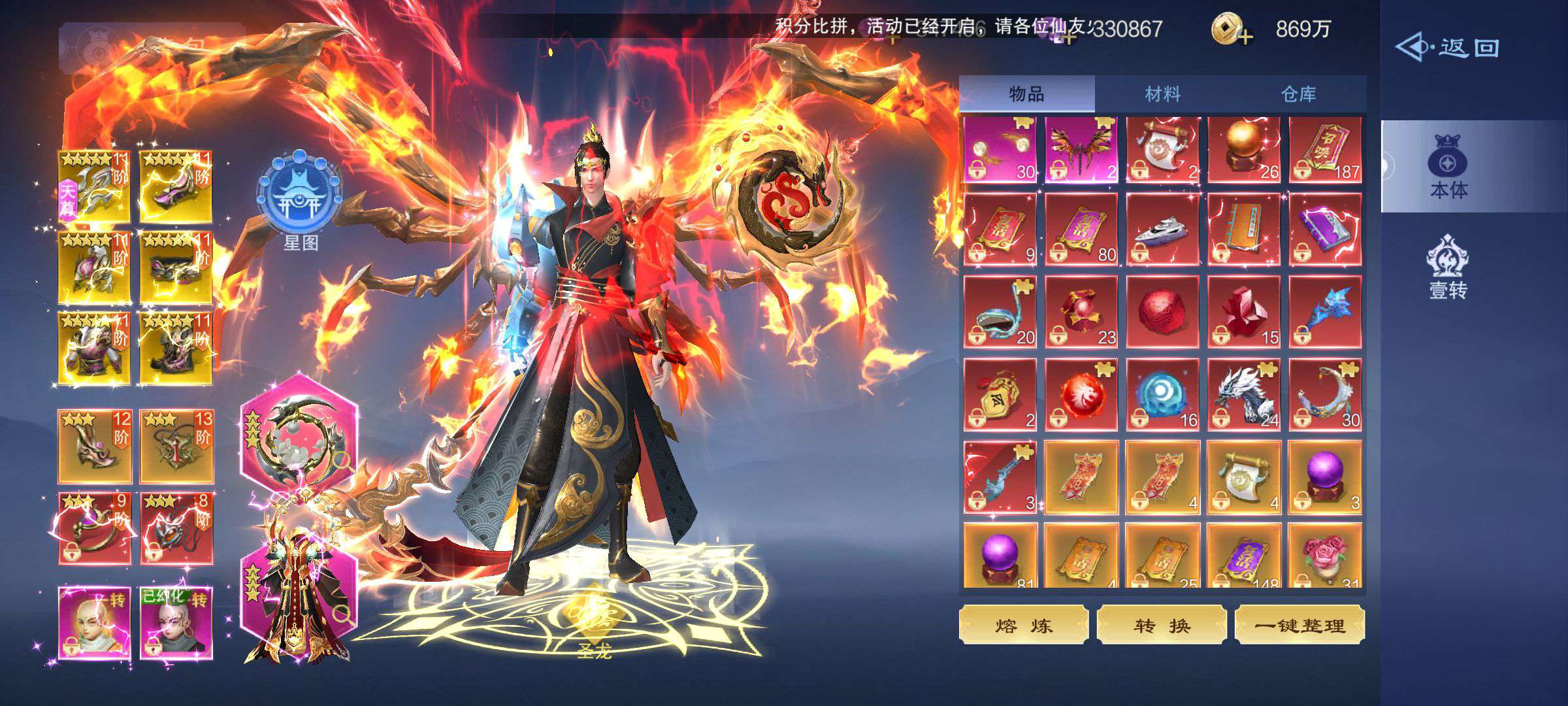The width and height of the screenshot is (1568, 706).
Task: Click the 熔炼 smelt button
Action: (x=1023, y=626)
